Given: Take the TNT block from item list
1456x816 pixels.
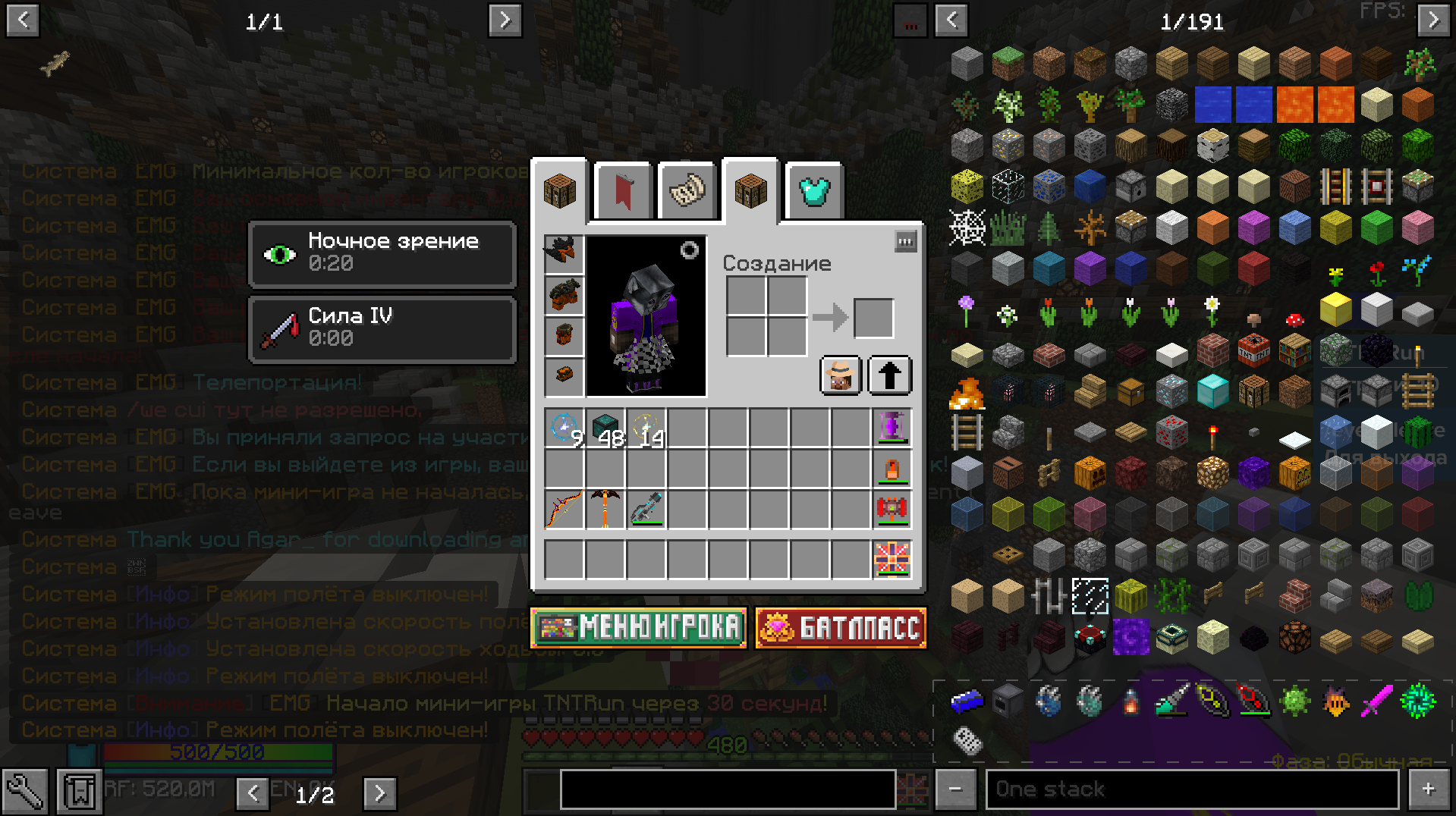Looking at the screenshot, I should tap(1253, 351).
